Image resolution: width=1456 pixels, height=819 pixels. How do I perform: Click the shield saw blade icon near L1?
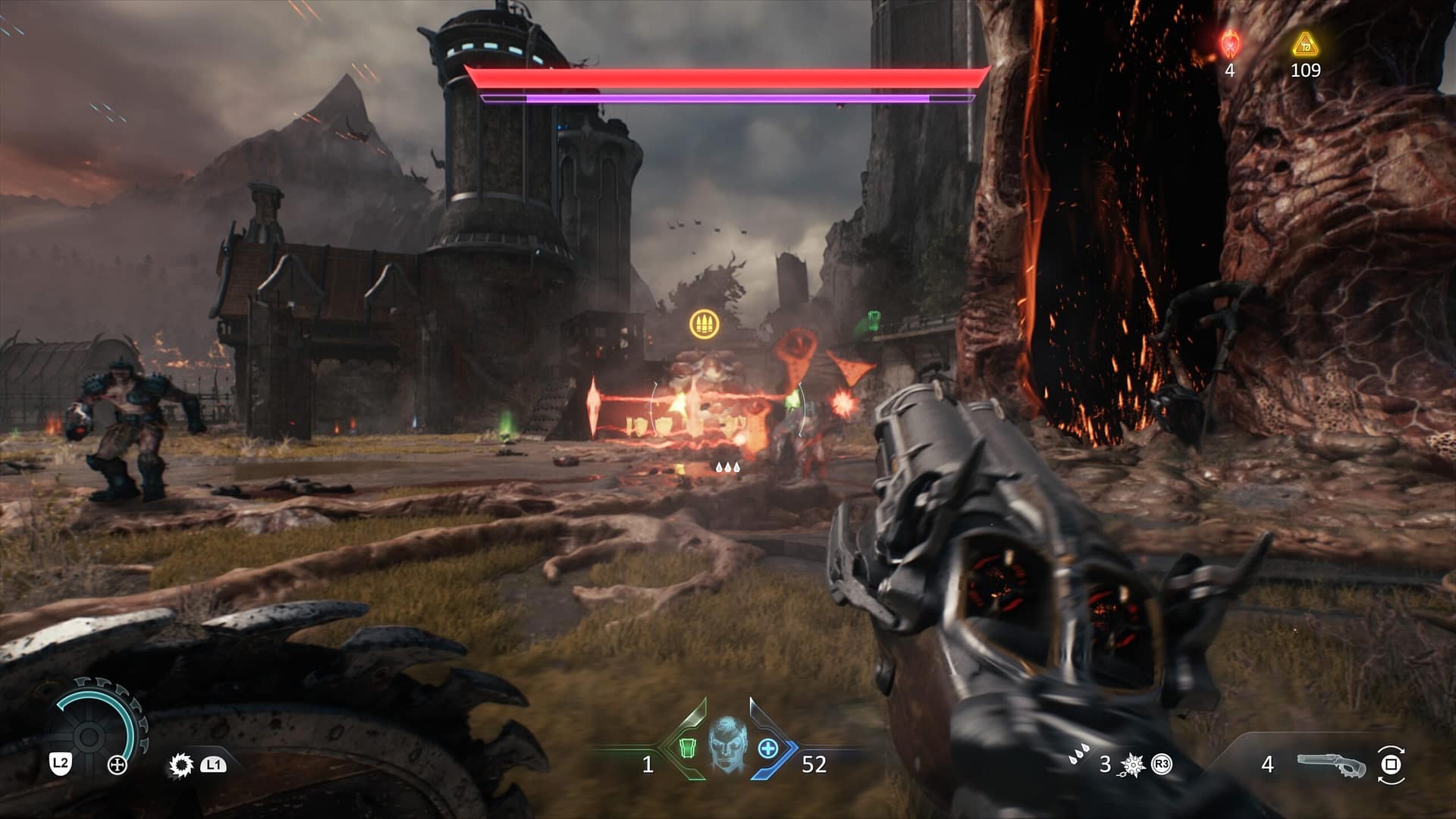click(180, 766)
